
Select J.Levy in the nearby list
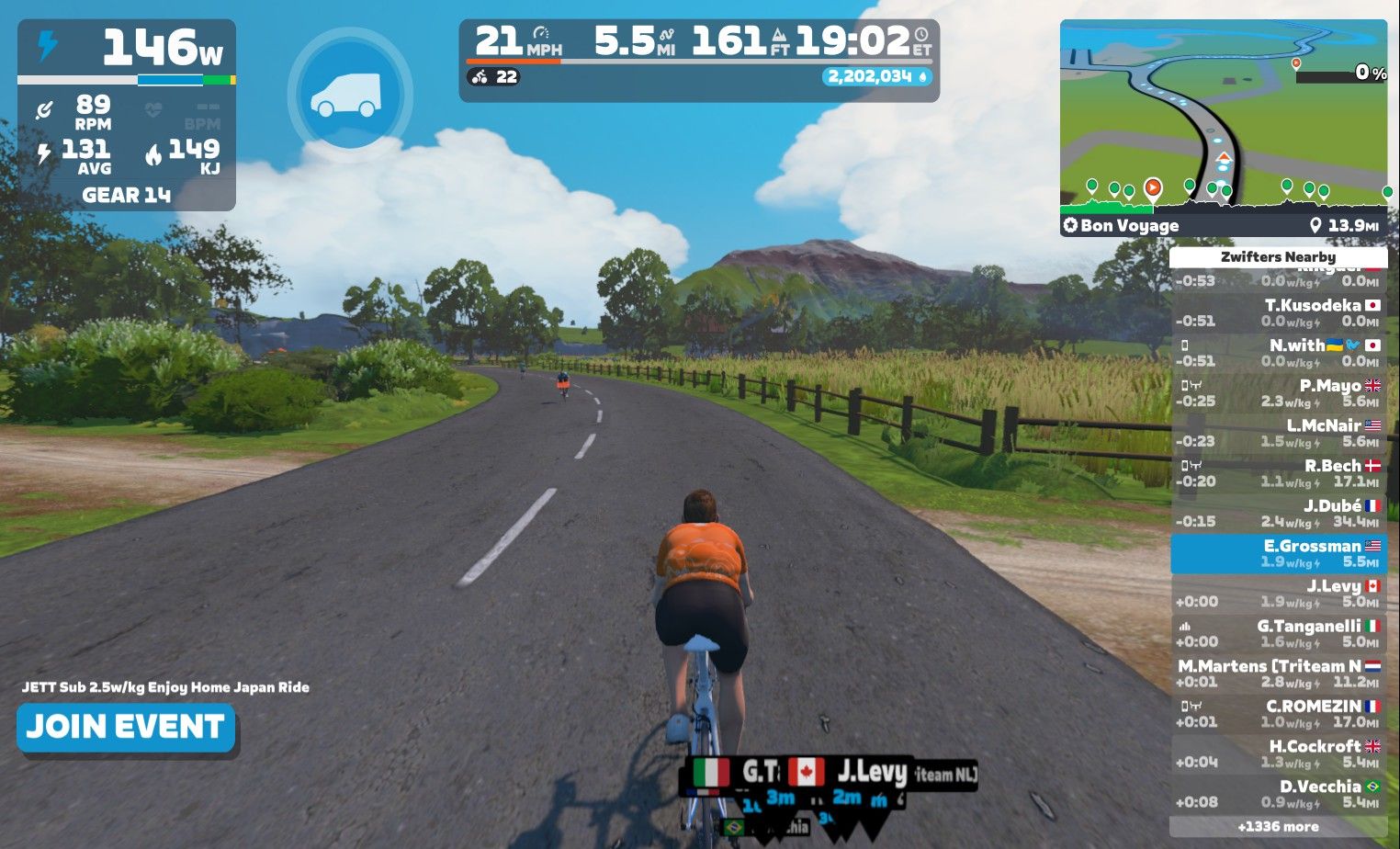pos(1279,594)
